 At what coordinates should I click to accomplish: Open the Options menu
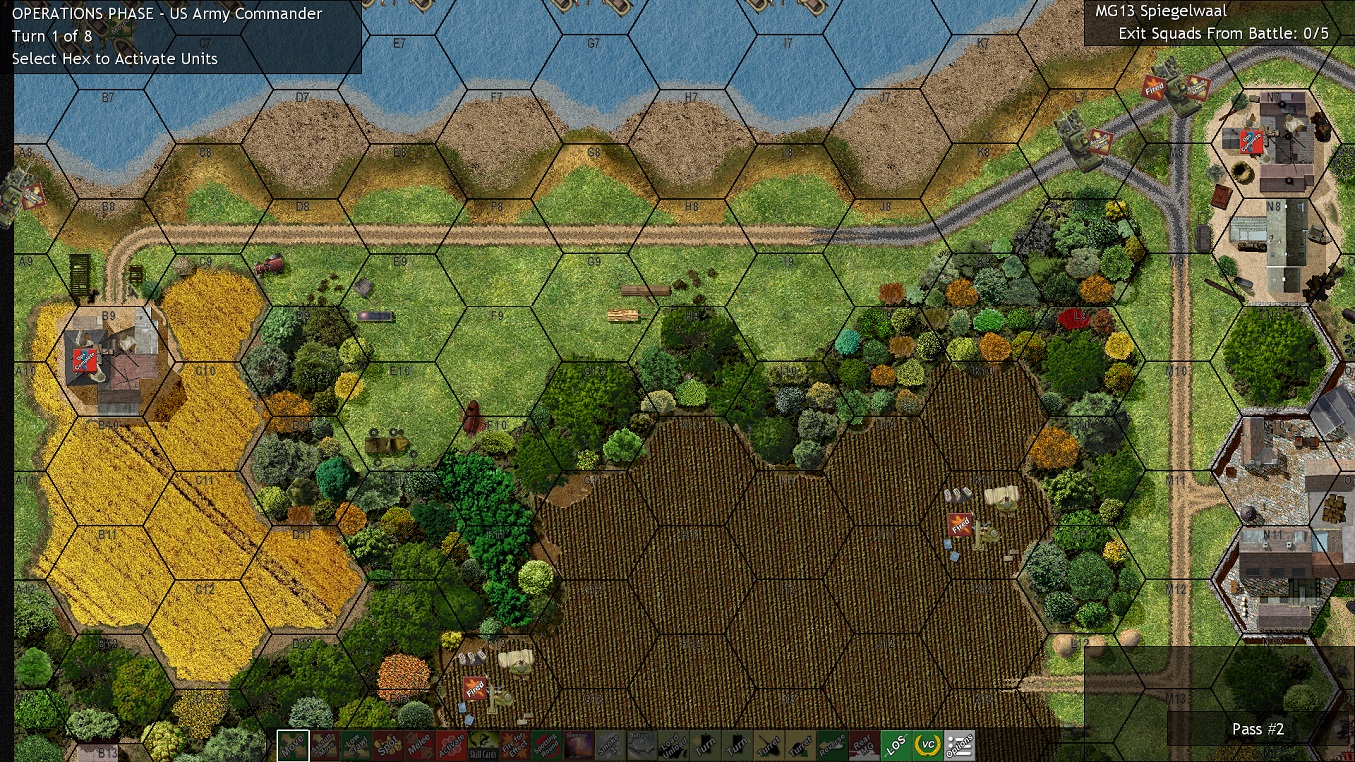(960, 746)
